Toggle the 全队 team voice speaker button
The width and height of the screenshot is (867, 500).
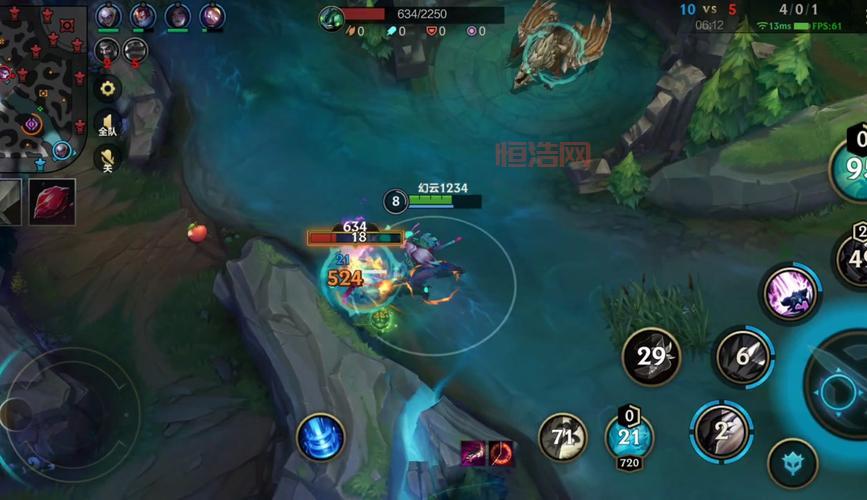click(x=107, y=124)
